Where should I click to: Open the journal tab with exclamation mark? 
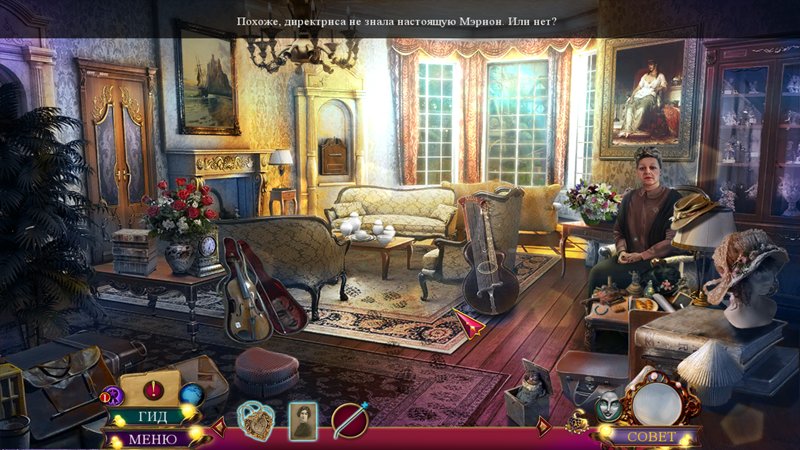152,389
